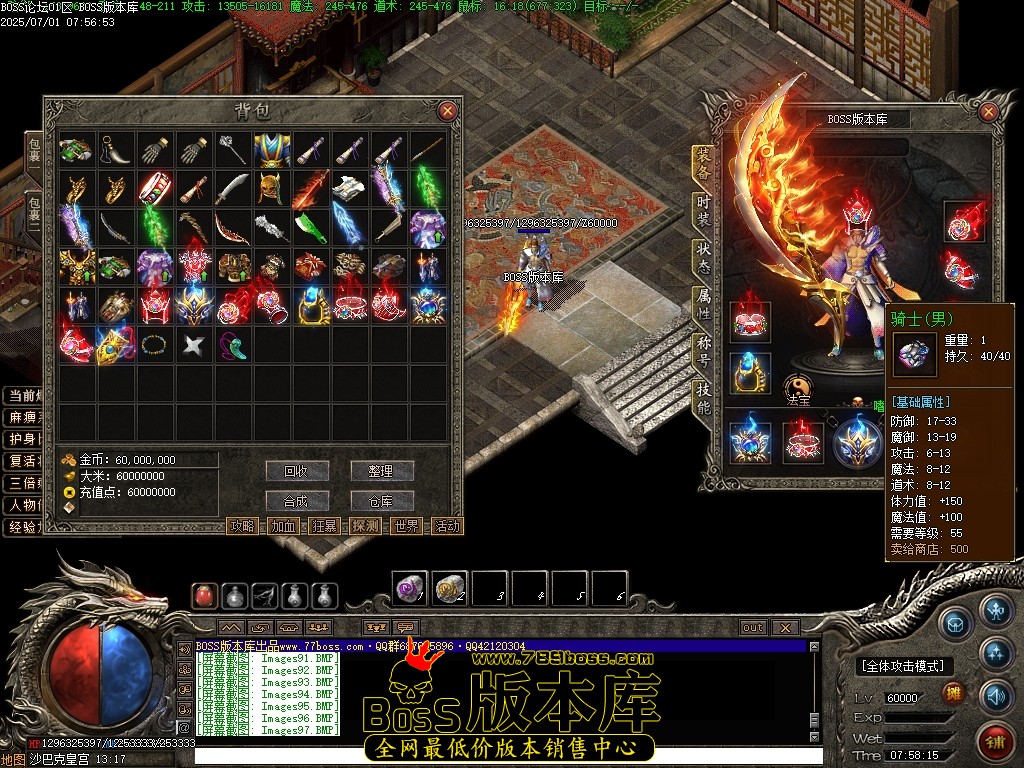The width and height of the screenshot is (1024, 768).
Task: Open the 合成 synthesis button
Action: (297, 501)
